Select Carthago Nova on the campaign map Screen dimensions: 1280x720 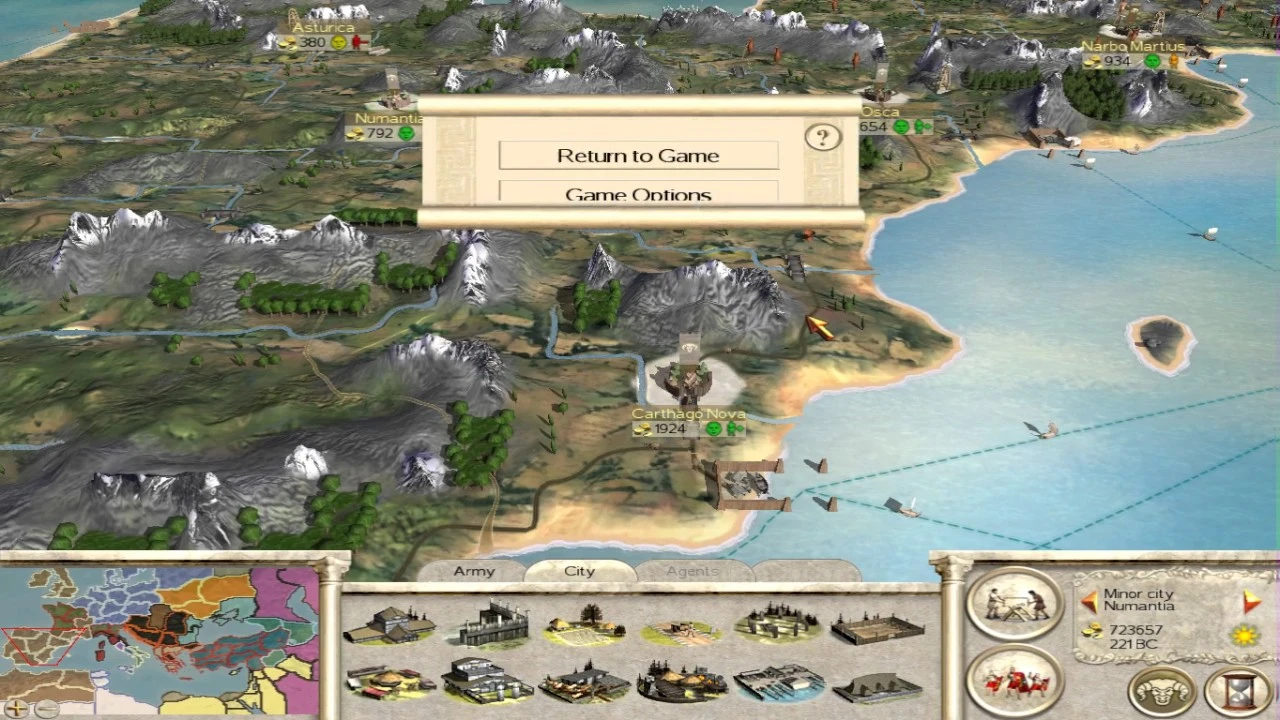(x=686, y=380)
